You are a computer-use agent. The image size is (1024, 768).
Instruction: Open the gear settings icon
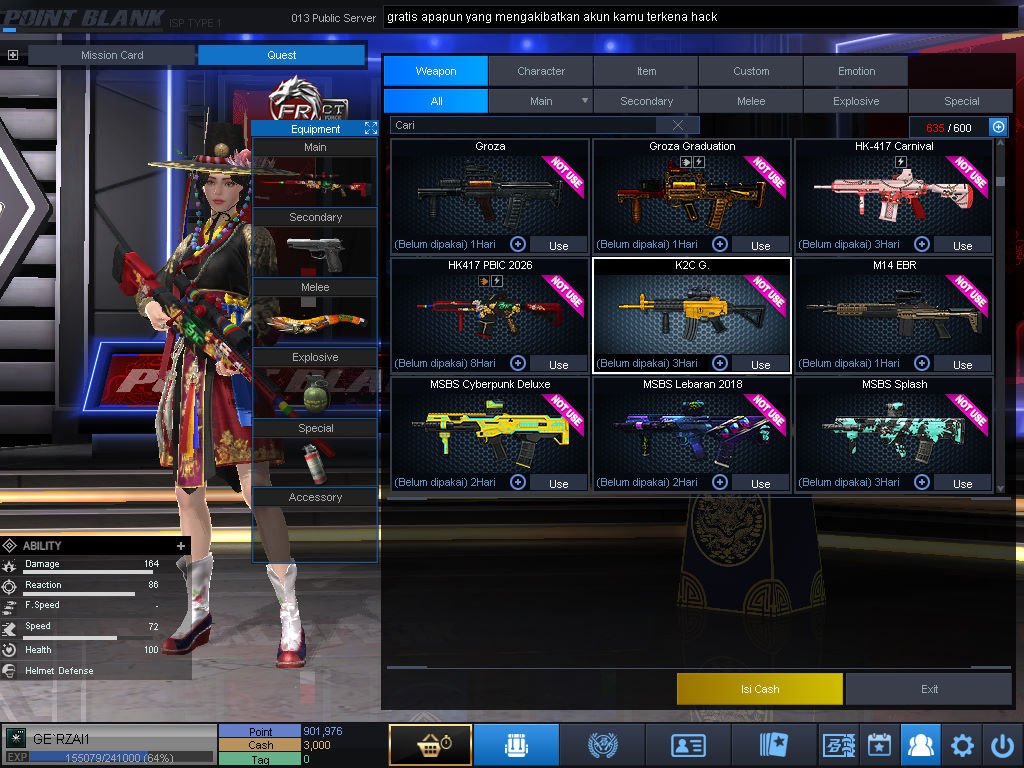click(962, 745)
